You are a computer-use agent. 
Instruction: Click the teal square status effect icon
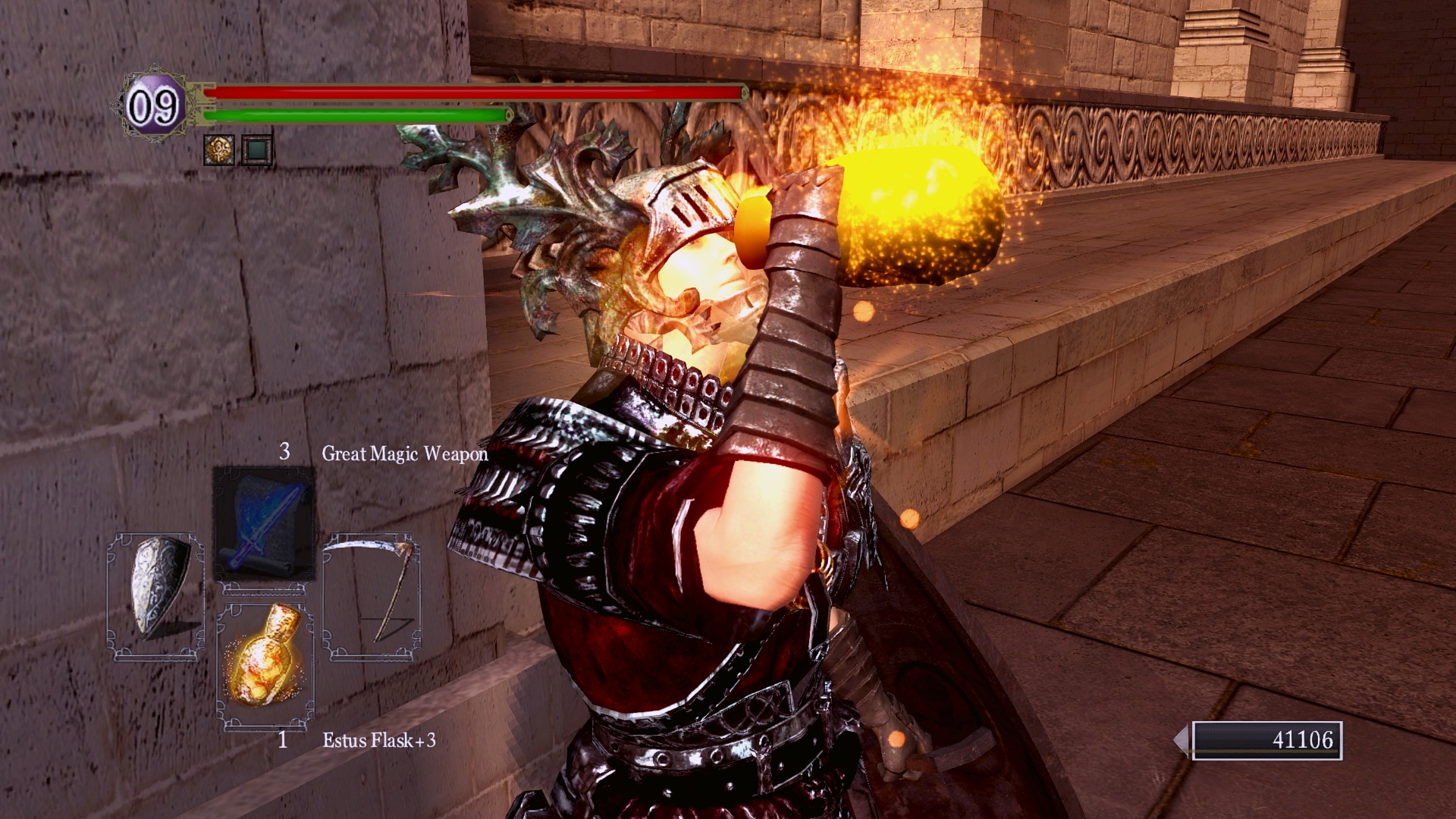coord(256,150)
